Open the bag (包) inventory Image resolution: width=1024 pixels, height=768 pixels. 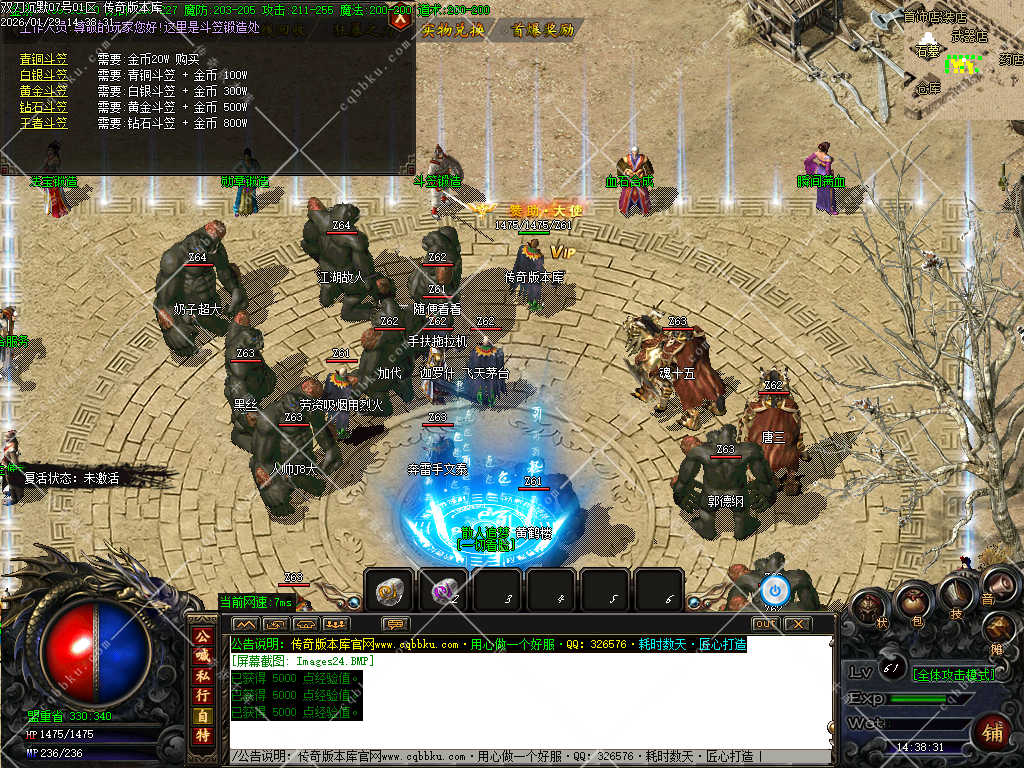pyautogui.click(x=914, y=602)
